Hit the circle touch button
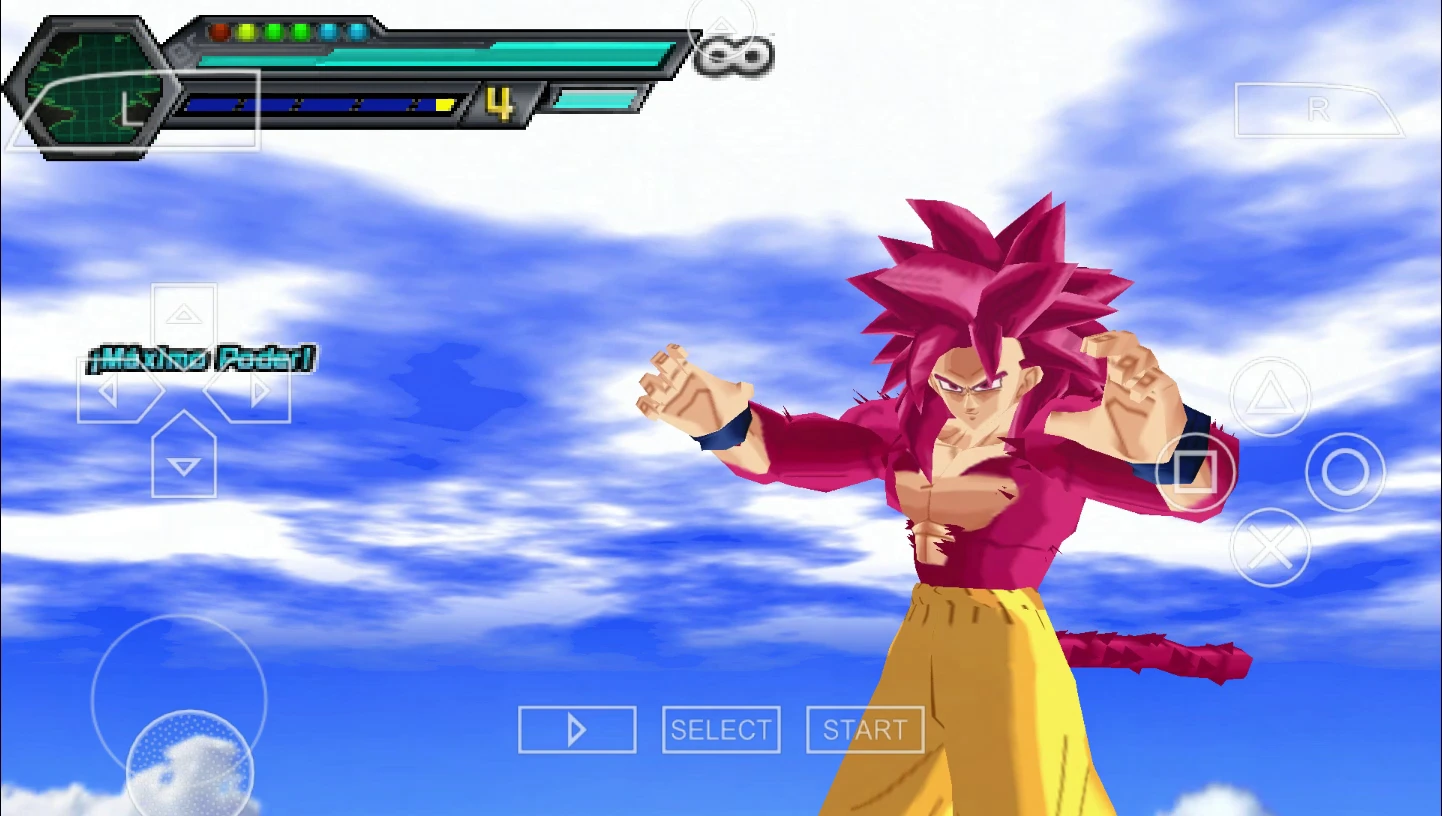Screen dimensions: 1442x816 (1345, 472)
